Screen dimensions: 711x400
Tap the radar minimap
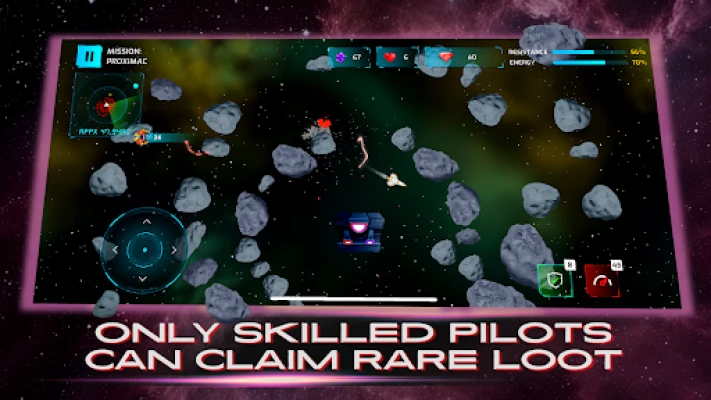pos(106,103)
